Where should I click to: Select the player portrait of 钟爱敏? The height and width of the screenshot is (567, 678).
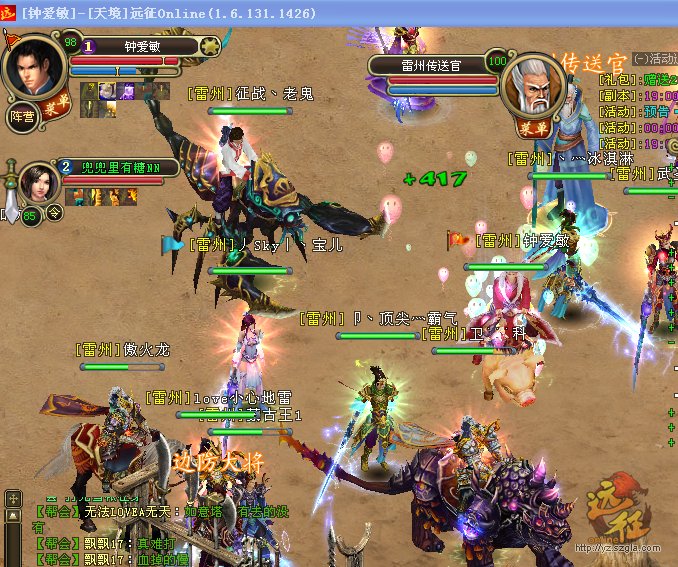(x=33, y=64)
